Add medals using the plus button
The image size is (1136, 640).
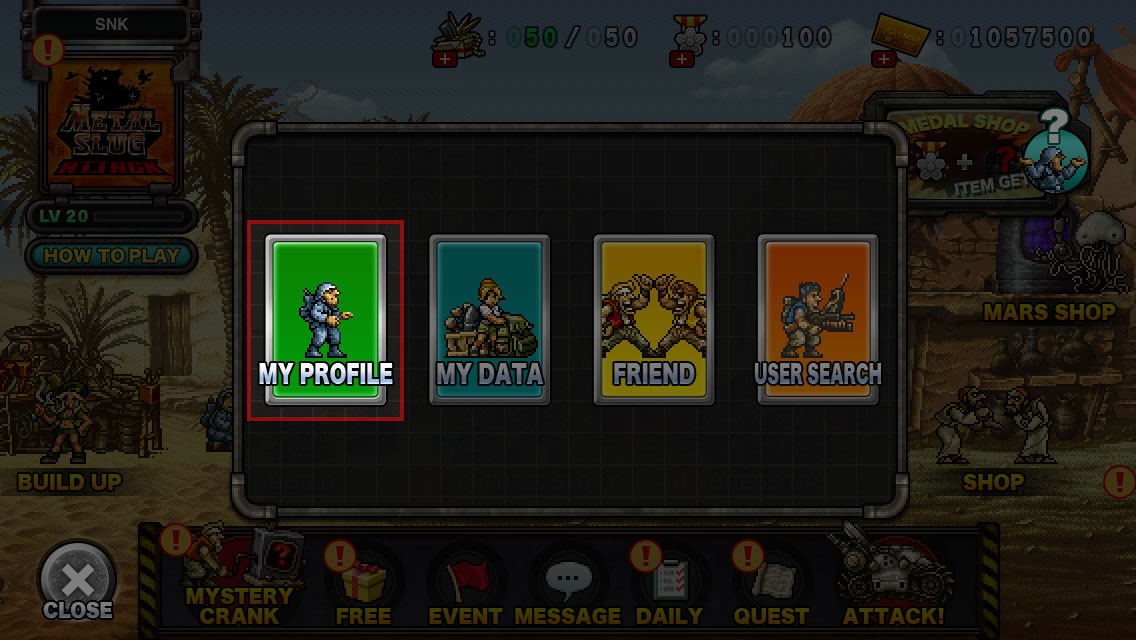coord(683,60)
